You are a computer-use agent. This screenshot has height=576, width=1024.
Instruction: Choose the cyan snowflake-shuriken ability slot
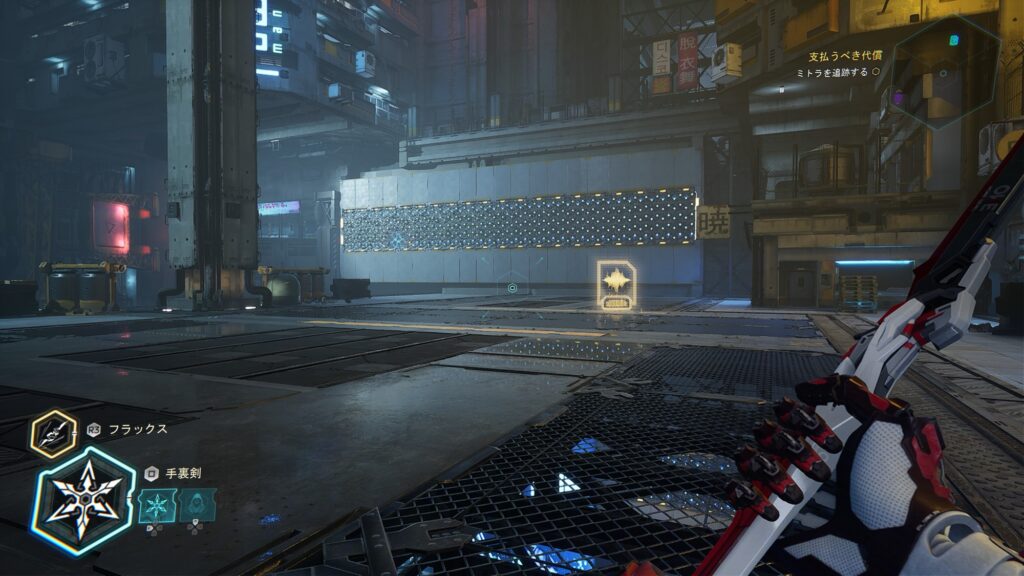157,506
